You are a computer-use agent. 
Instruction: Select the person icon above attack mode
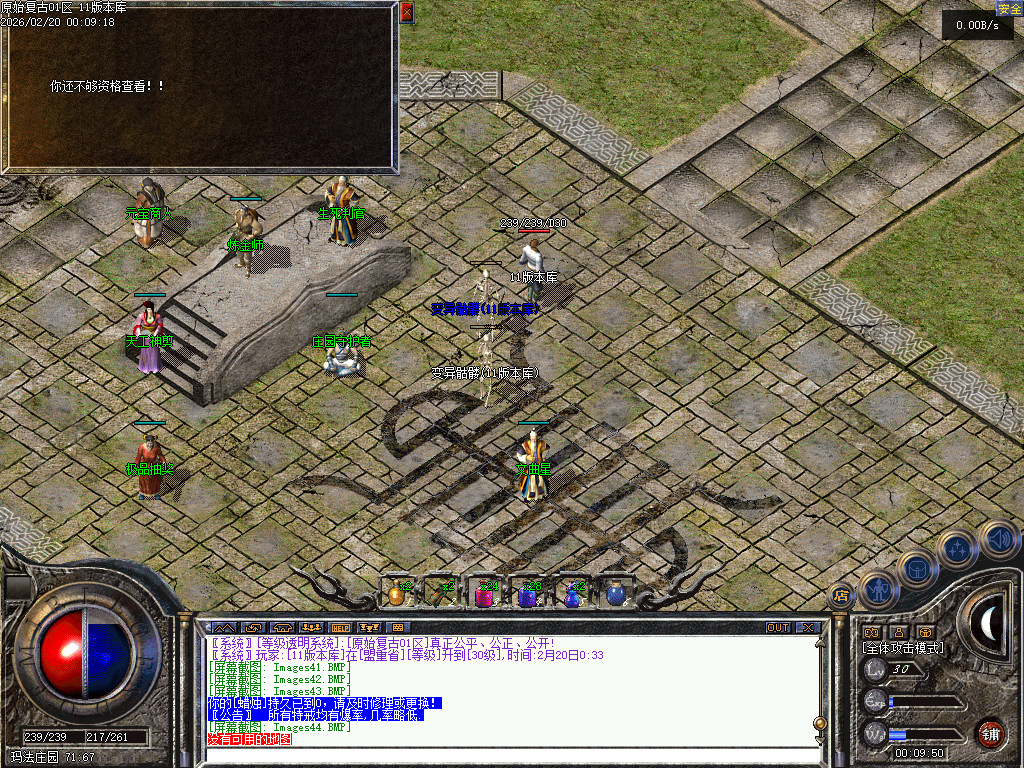[898, 632]
